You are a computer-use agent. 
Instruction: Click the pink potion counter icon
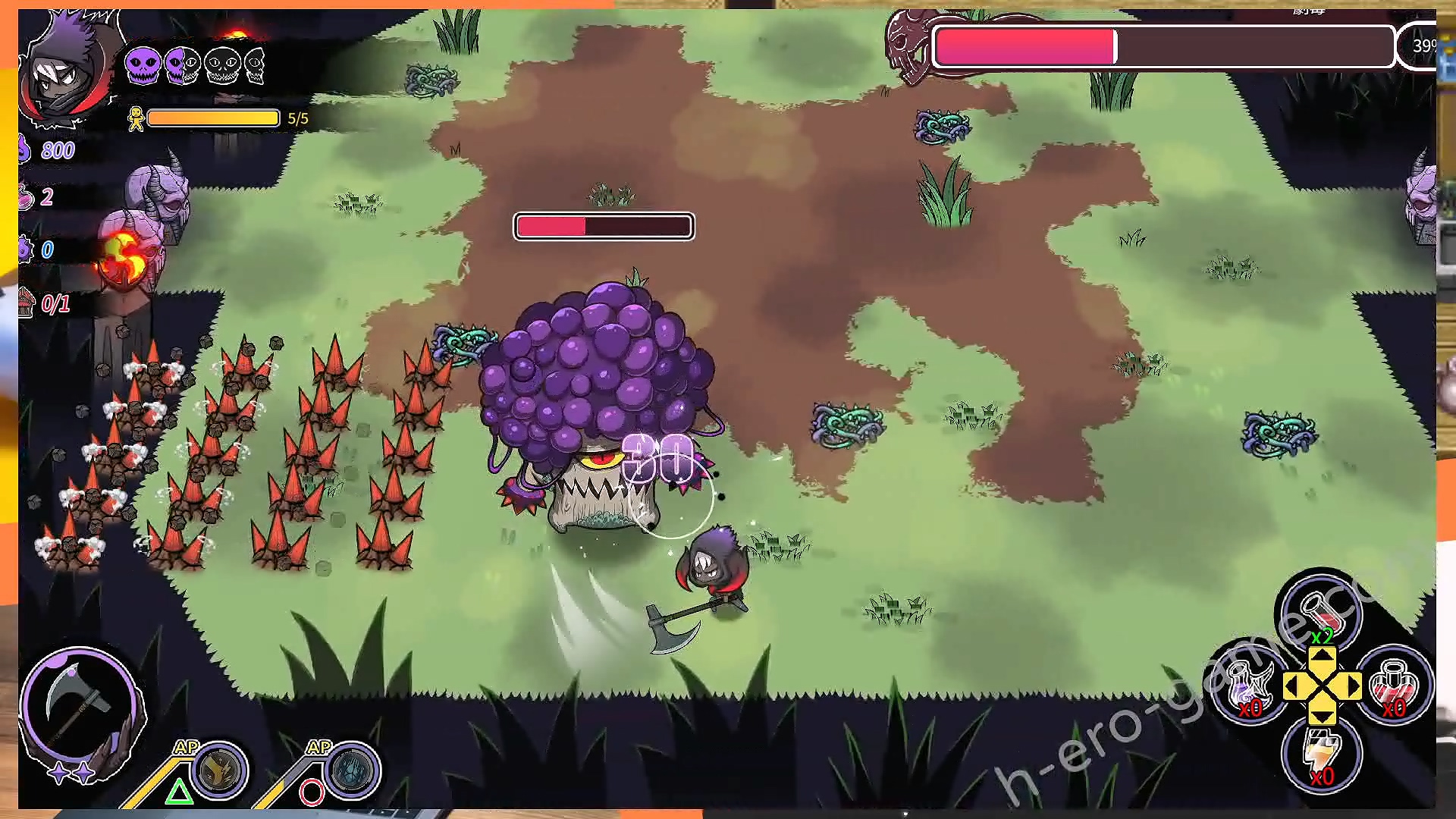pos(26,197)
